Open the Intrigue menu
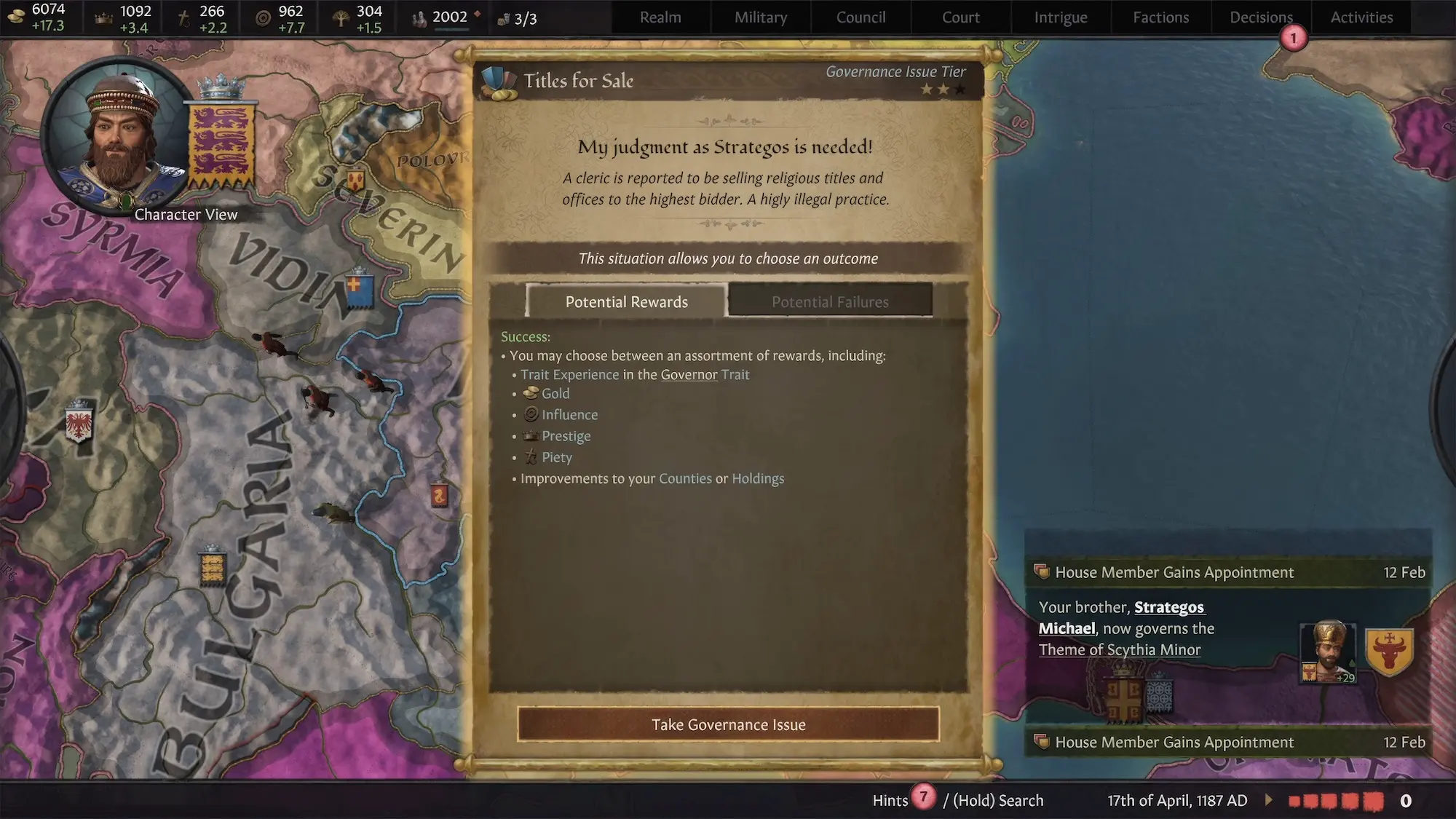1456x819 pixels. [1061, 17]
